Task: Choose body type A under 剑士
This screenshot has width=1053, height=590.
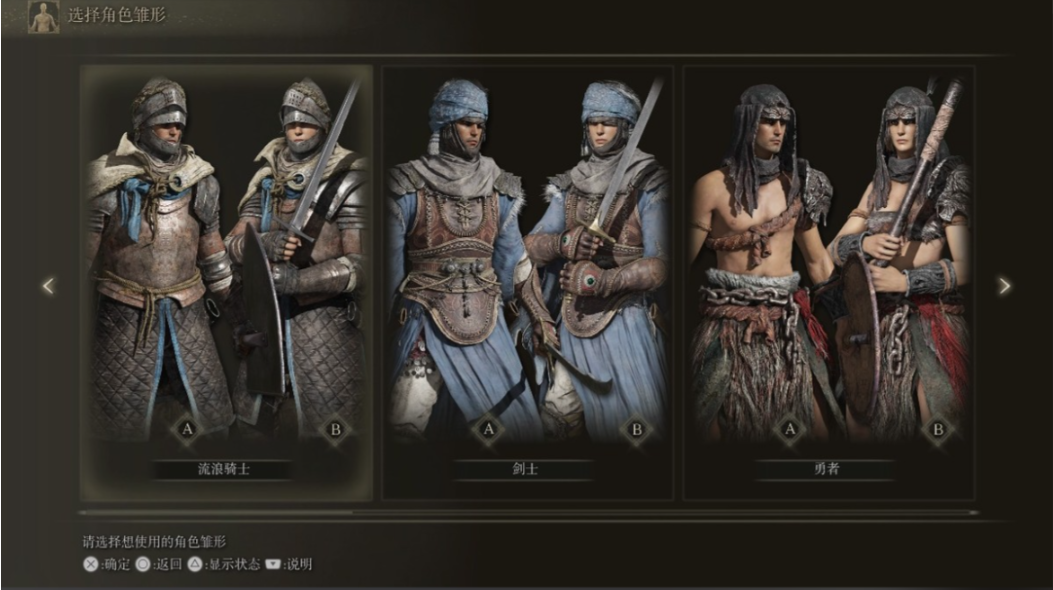Action: (488, 430)
